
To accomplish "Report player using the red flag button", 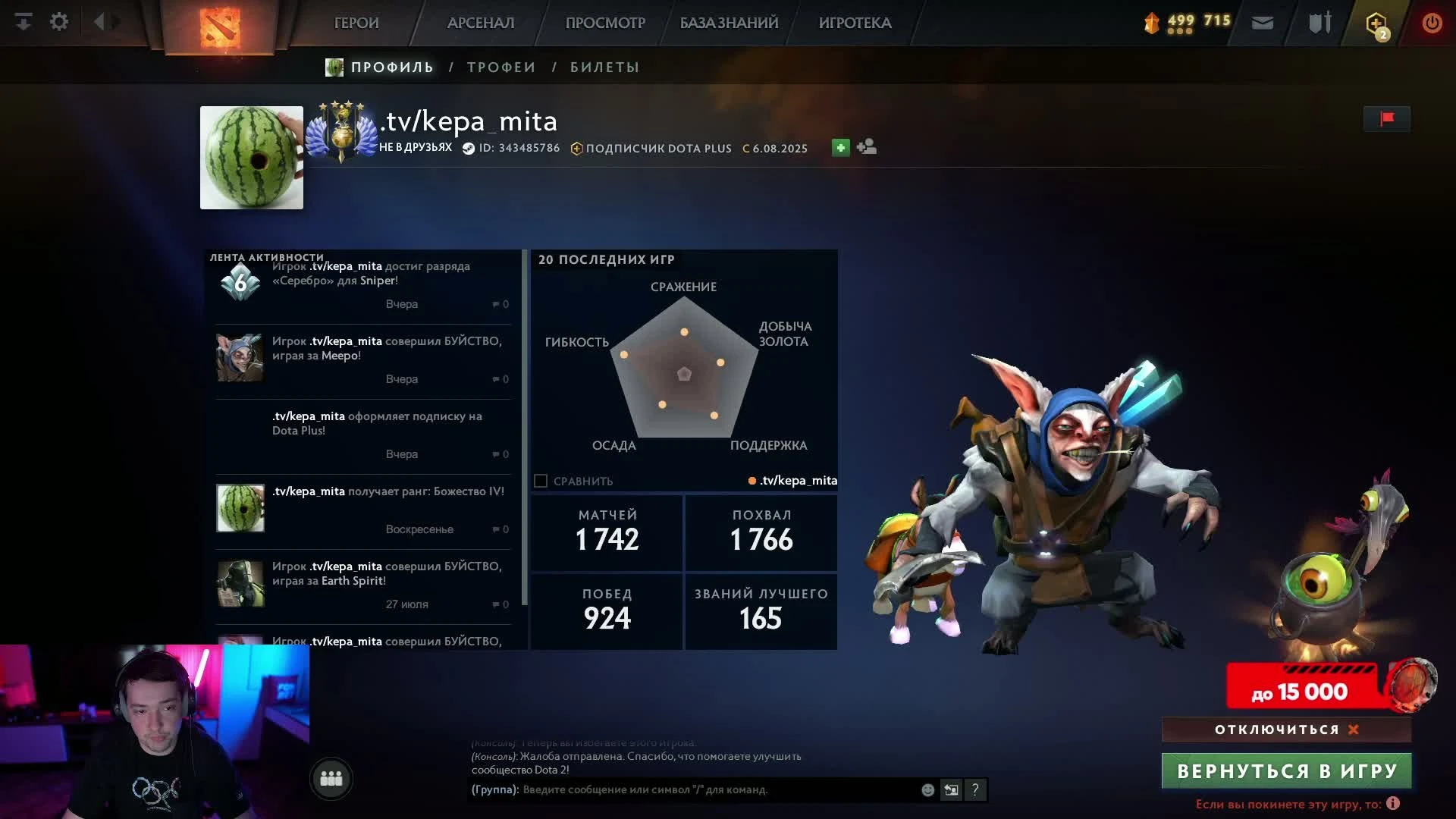I will (1387, 119).
